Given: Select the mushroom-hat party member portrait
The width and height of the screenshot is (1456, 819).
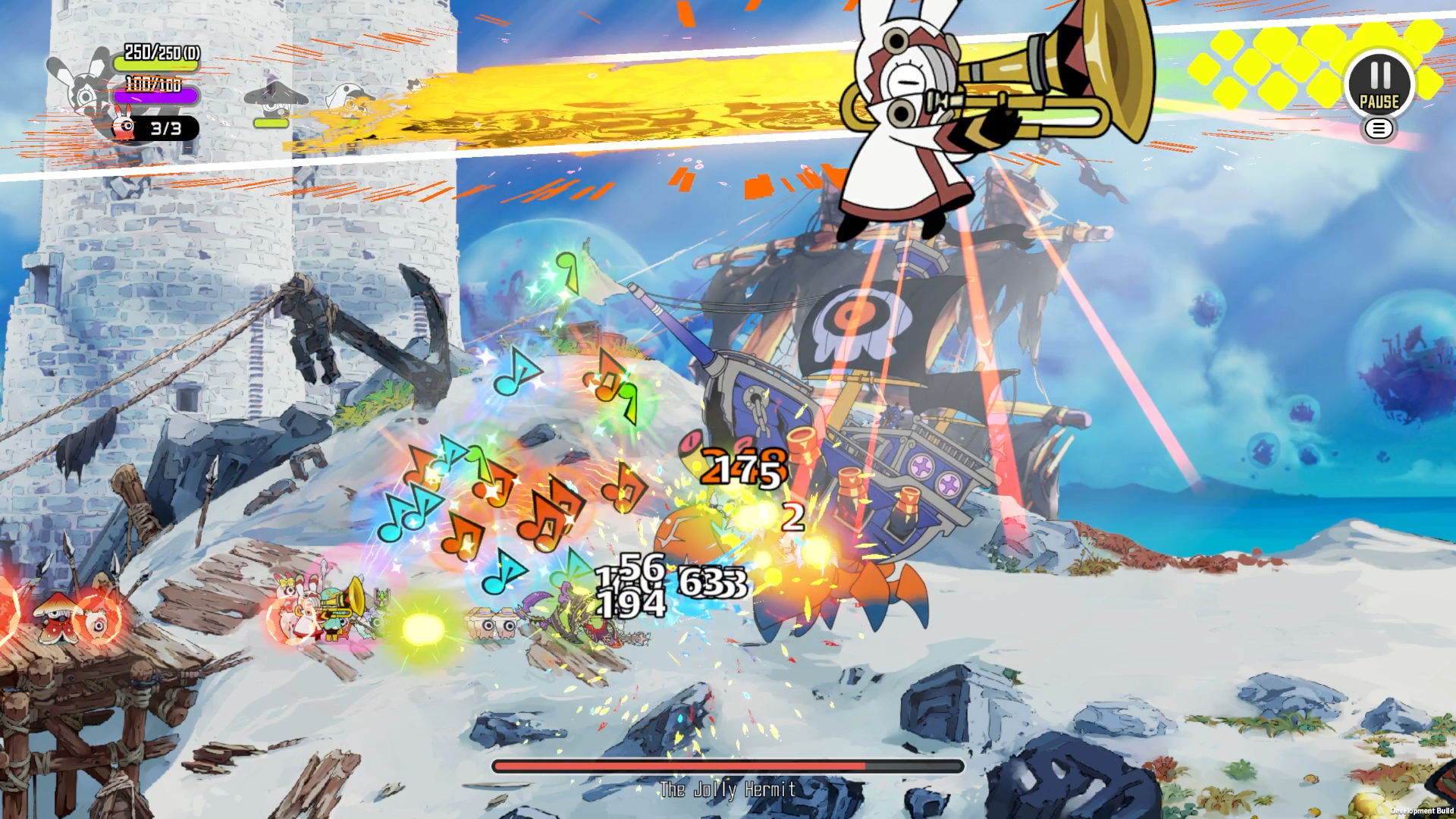Looking at the screenshot, I should [275, 100].
